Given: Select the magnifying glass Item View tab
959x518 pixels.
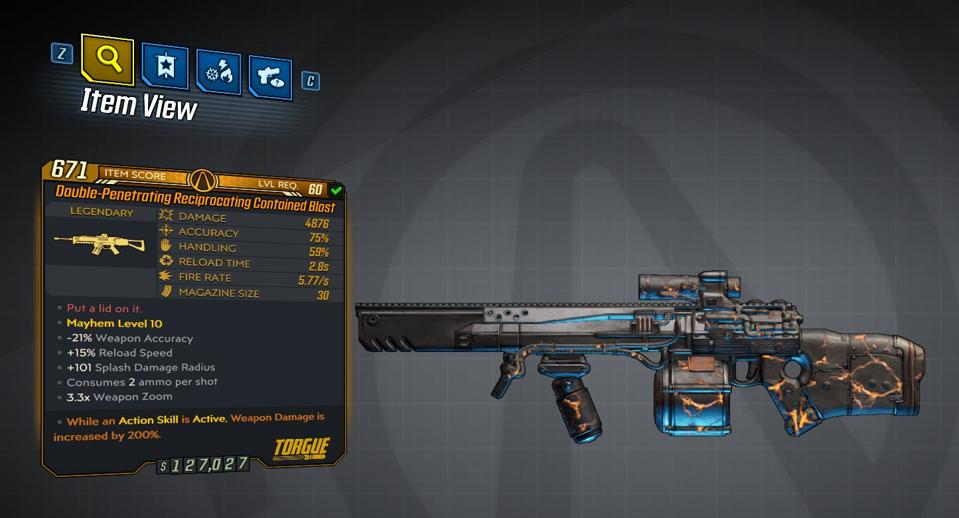Looking at the screenshot, I should 108,59.
